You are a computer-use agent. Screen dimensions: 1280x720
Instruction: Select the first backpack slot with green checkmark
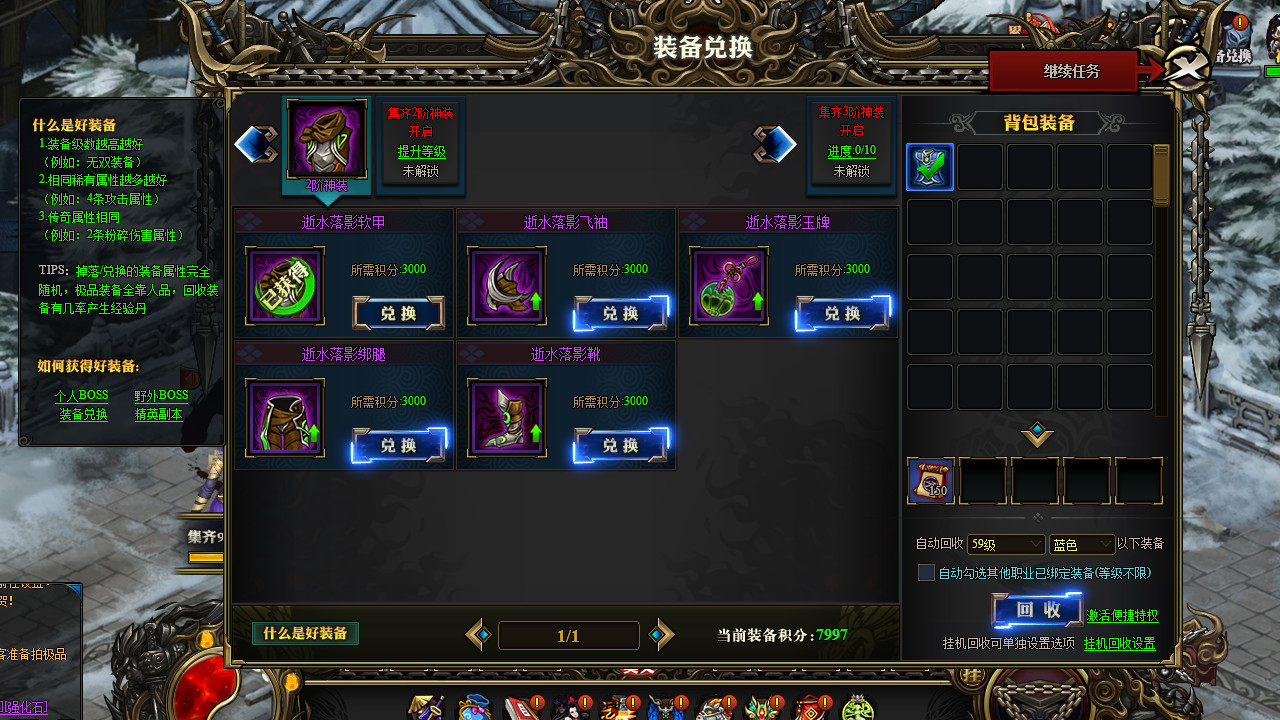point(930,166)
